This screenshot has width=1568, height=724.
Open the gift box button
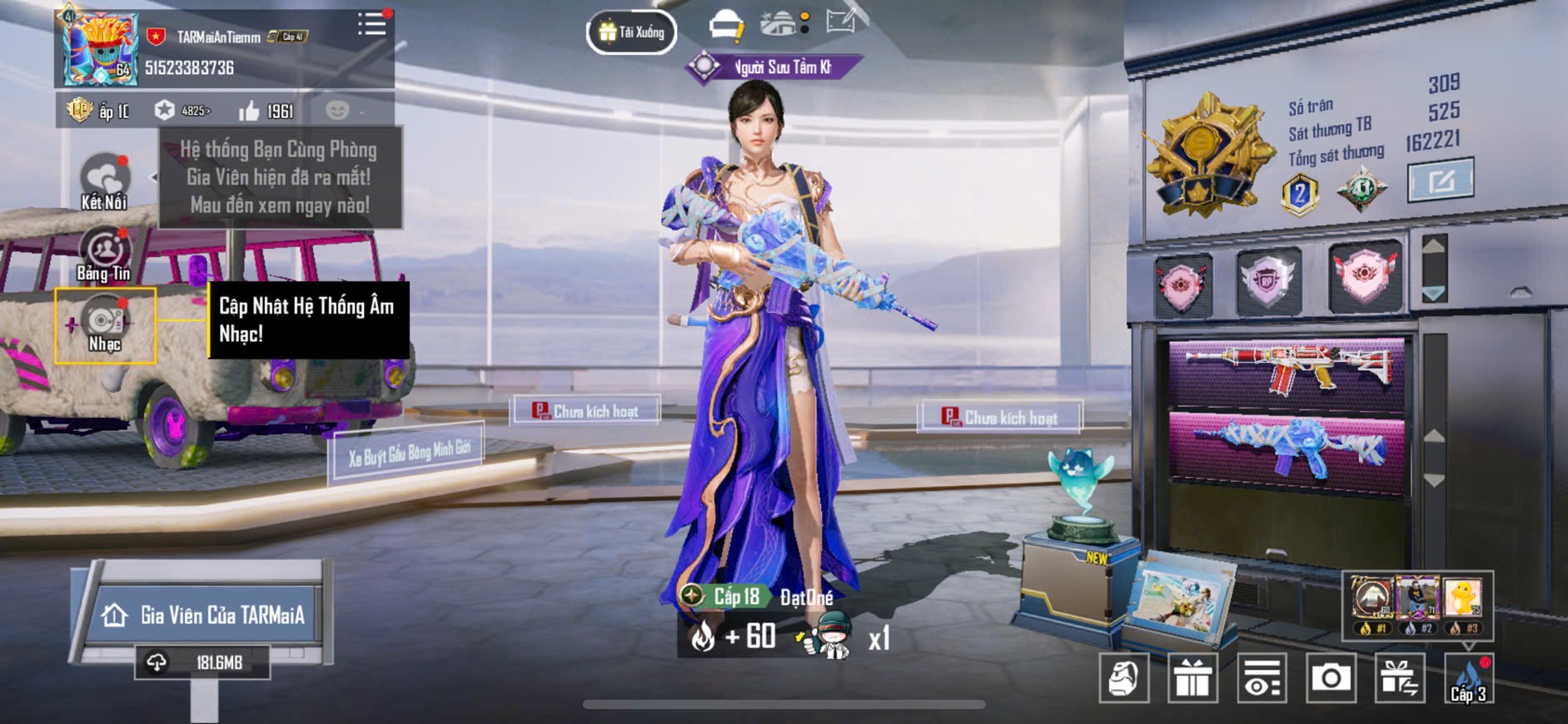[x=1192, y=678]
